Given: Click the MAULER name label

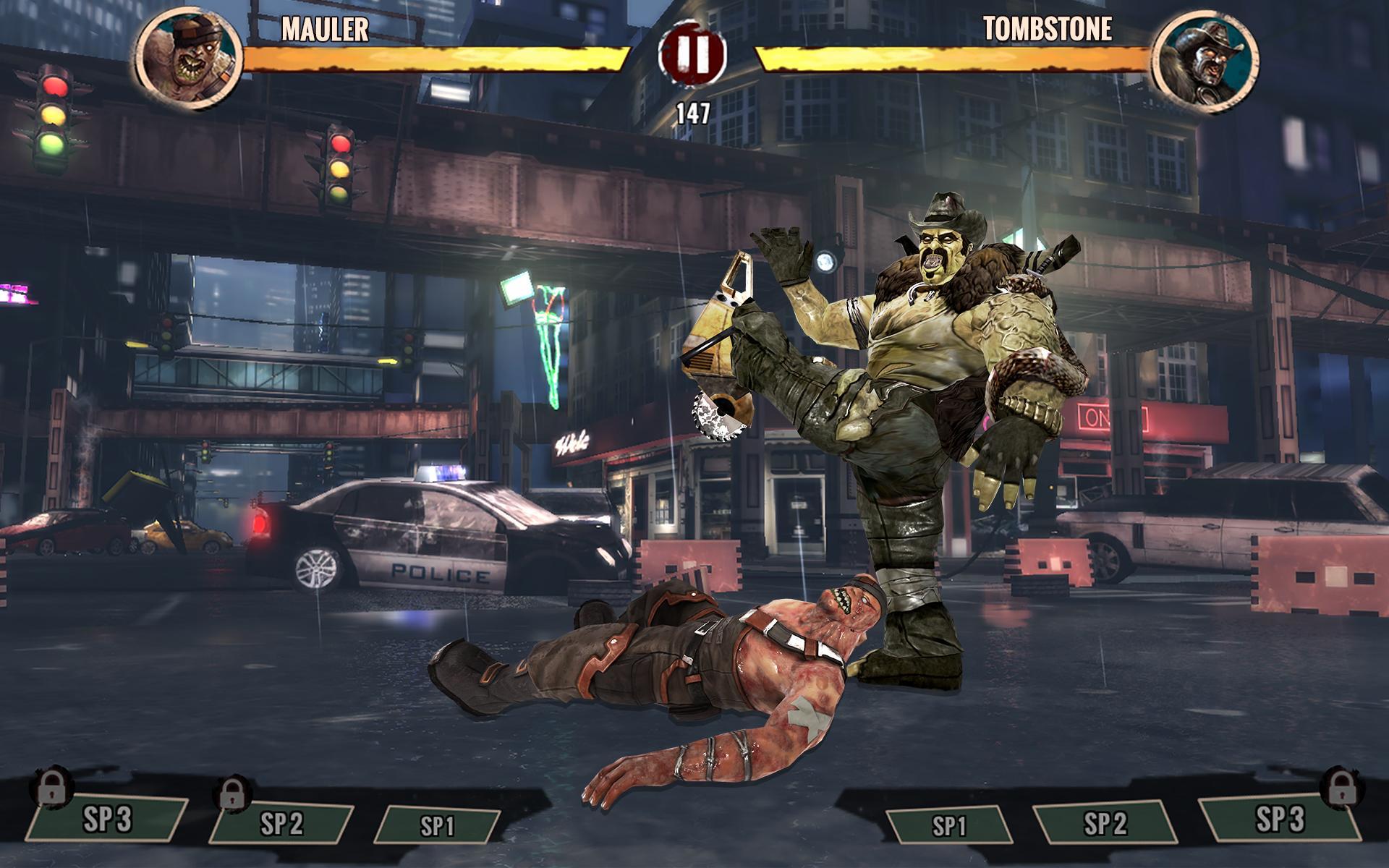Looking at the screenshot, I should (323, 30).
